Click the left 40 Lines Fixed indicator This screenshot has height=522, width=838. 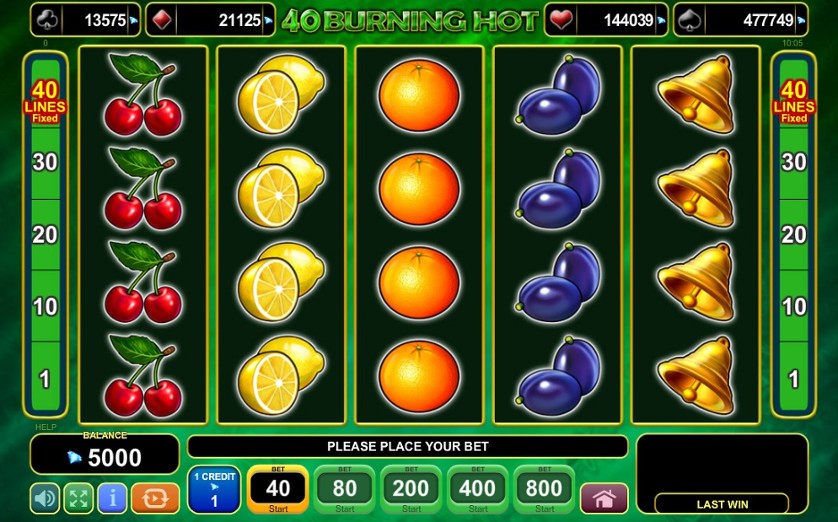(45, 102)
